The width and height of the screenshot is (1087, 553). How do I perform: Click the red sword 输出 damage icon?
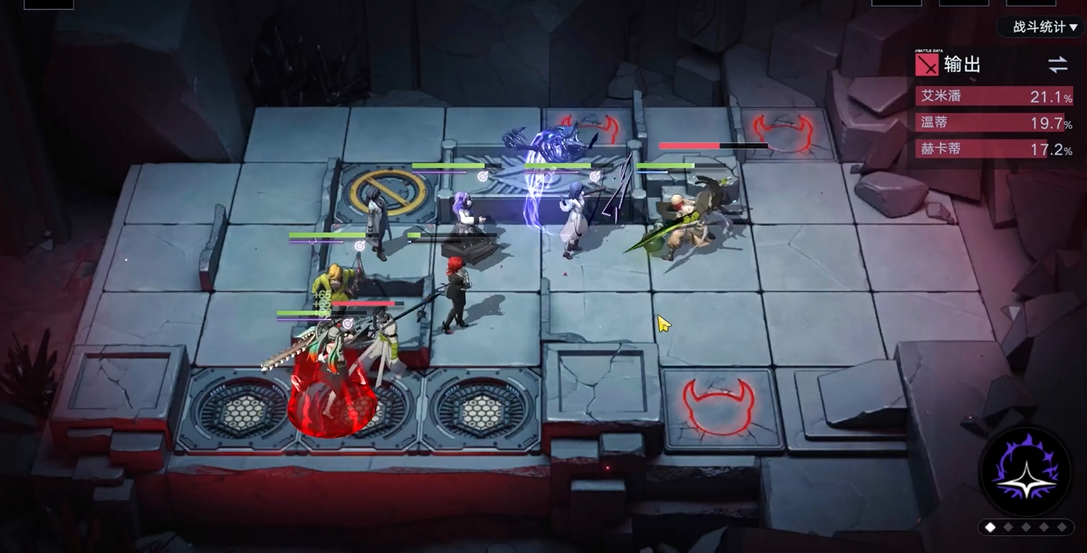point(927,65)
